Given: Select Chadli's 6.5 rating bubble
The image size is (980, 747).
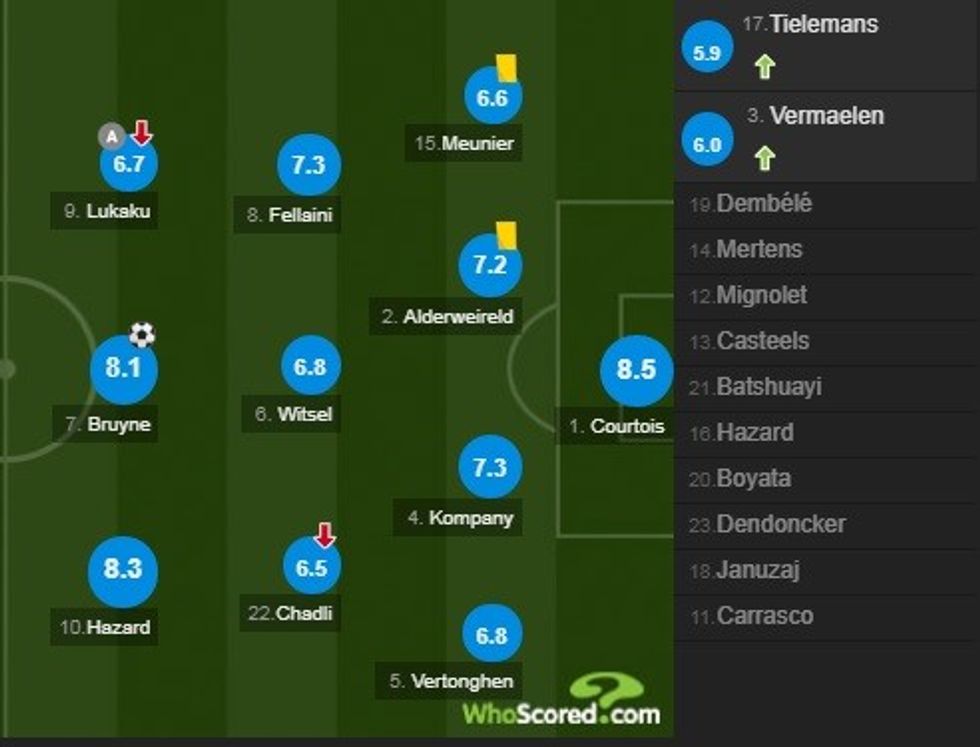Looking at the screenshot, I should click(x=311, y=567).
